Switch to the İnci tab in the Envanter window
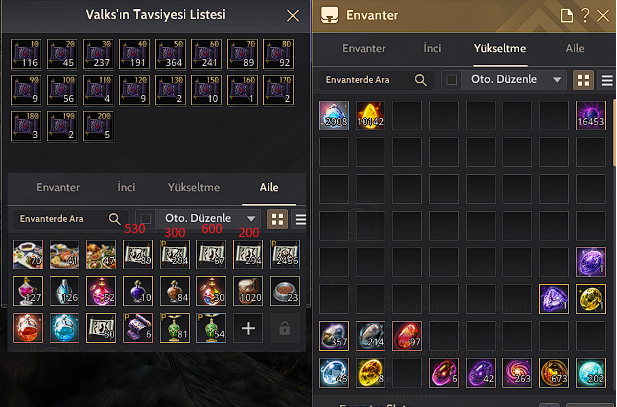This screenshot has width=617, height=407. tap(433, 48)
